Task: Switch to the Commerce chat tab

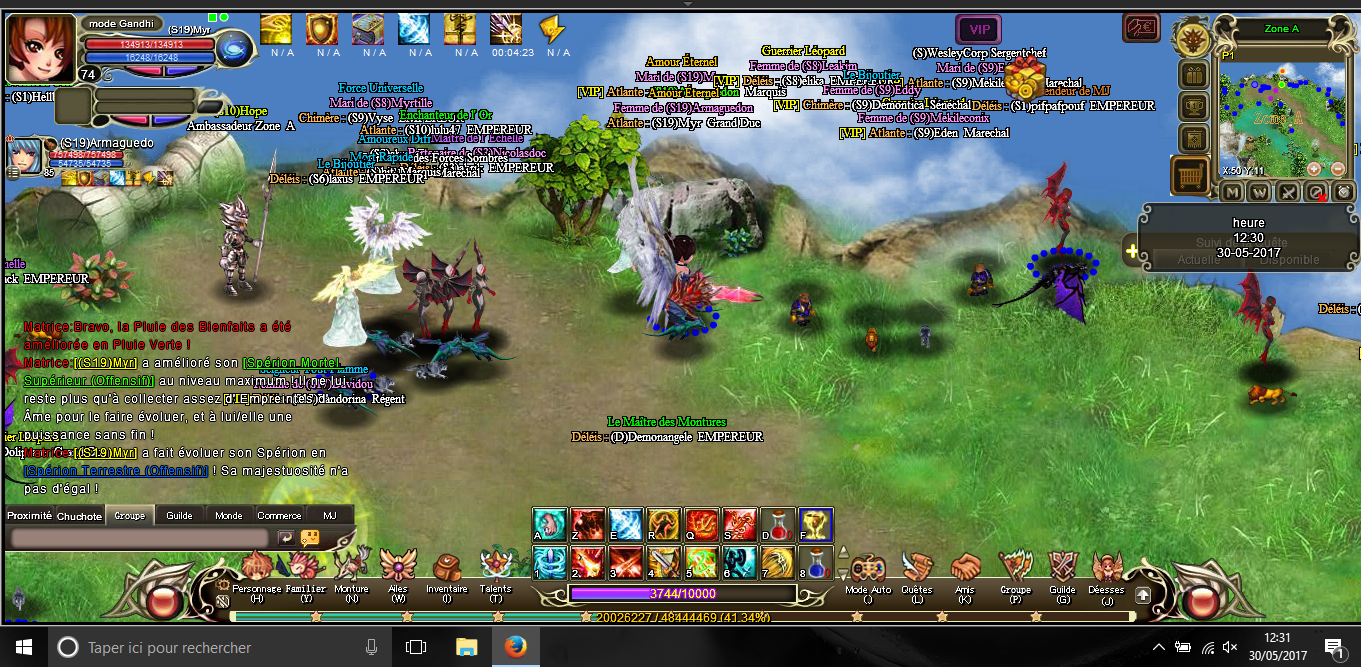Action: click(279, 516)
